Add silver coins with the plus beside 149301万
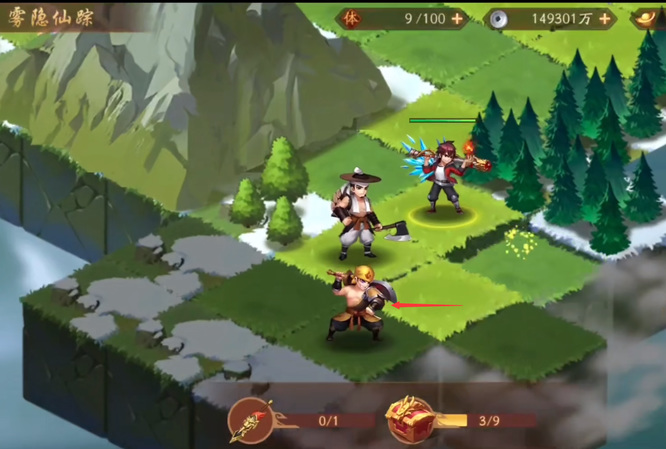This screenshot has width=666, height=449. (x=604, y=18)
